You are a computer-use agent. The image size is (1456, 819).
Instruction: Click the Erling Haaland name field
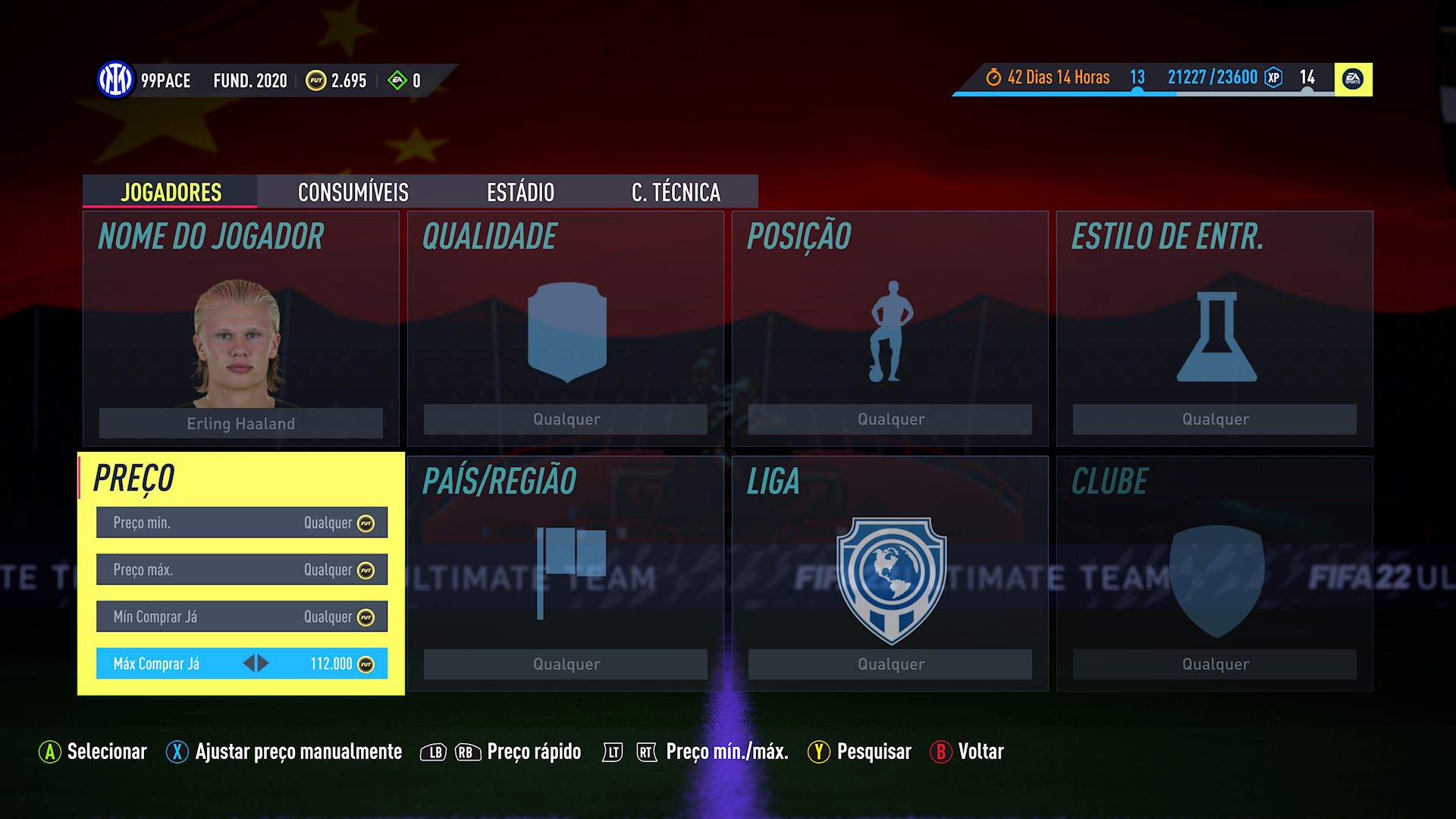(x=240, y=423)
